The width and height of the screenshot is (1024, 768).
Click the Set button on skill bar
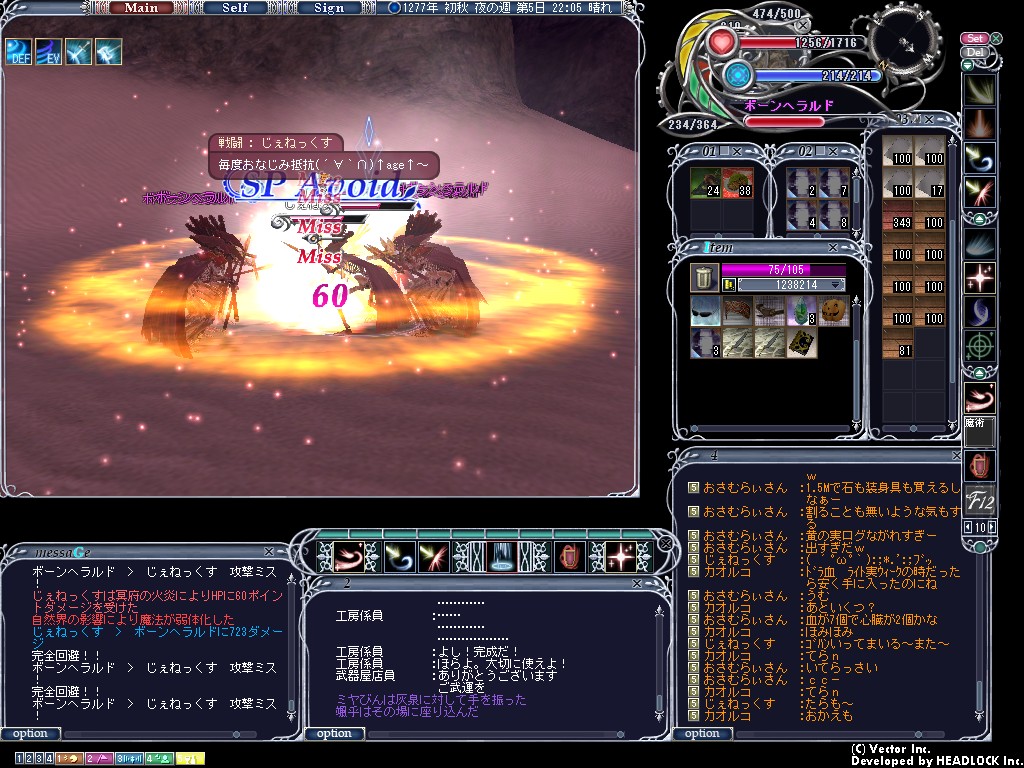(x=974, y=39)
